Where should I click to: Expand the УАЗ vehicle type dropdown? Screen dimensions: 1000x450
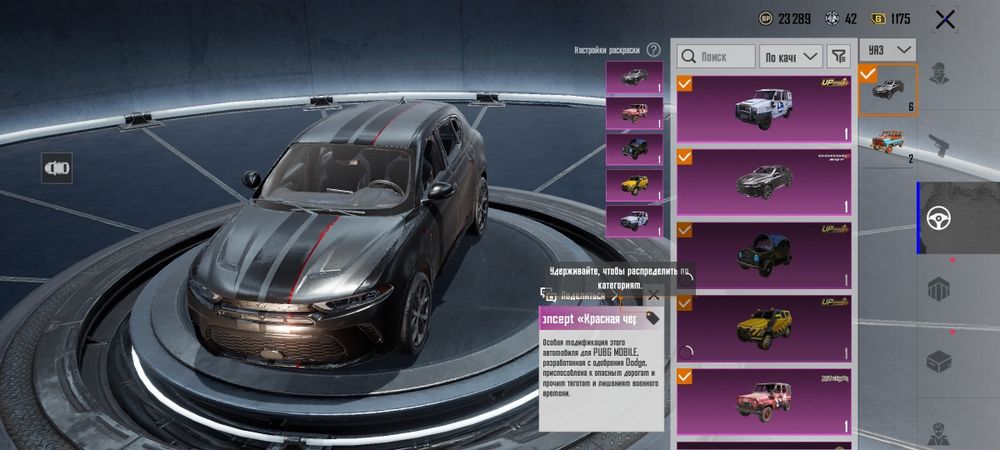(889, 49)
